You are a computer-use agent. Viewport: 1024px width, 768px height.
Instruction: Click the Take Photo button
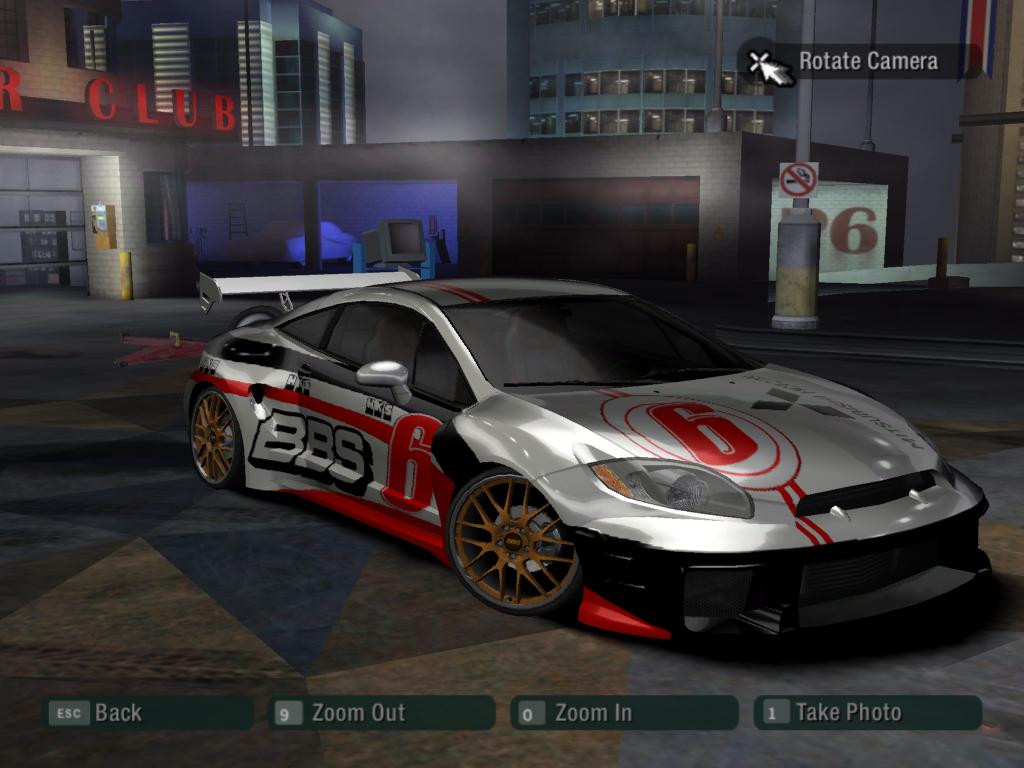point(867,713)
